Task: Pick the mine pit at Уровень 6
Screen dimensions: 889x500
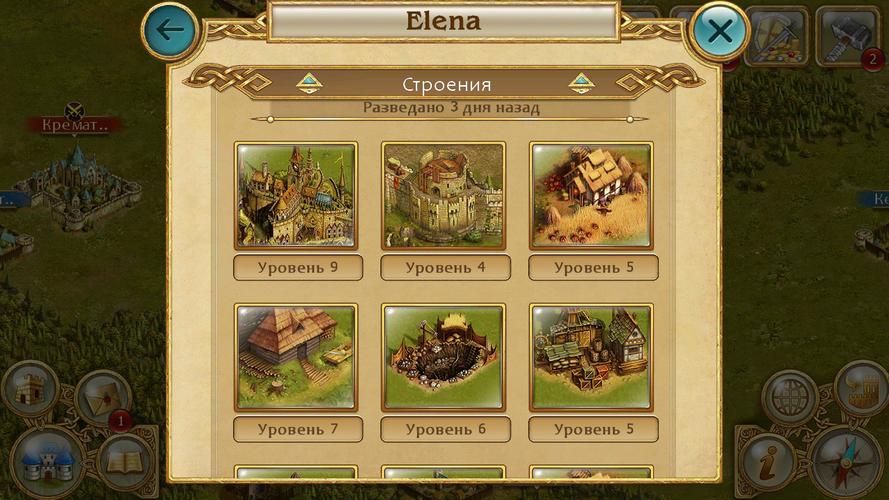Action: [x=443, y=357]
